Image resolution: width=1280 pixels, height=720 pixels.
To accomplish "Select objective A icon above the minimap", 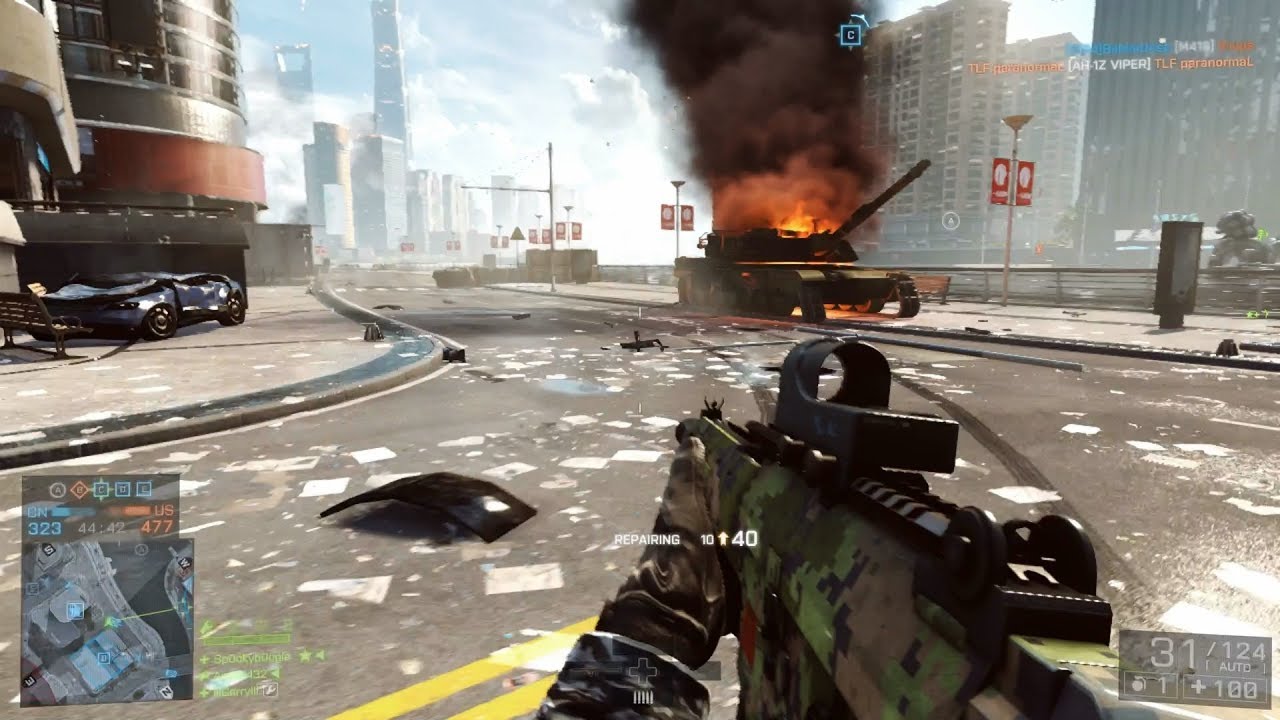I will pyautogui.click(x=55, y=489).
